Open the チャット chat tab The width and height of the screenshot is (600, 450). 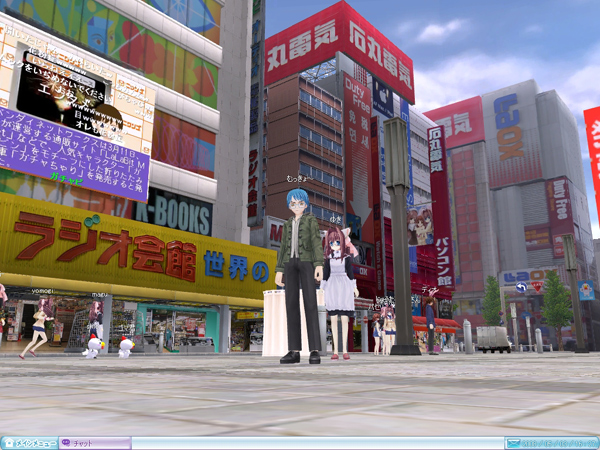pyautogui.click(x=94, y=442)
